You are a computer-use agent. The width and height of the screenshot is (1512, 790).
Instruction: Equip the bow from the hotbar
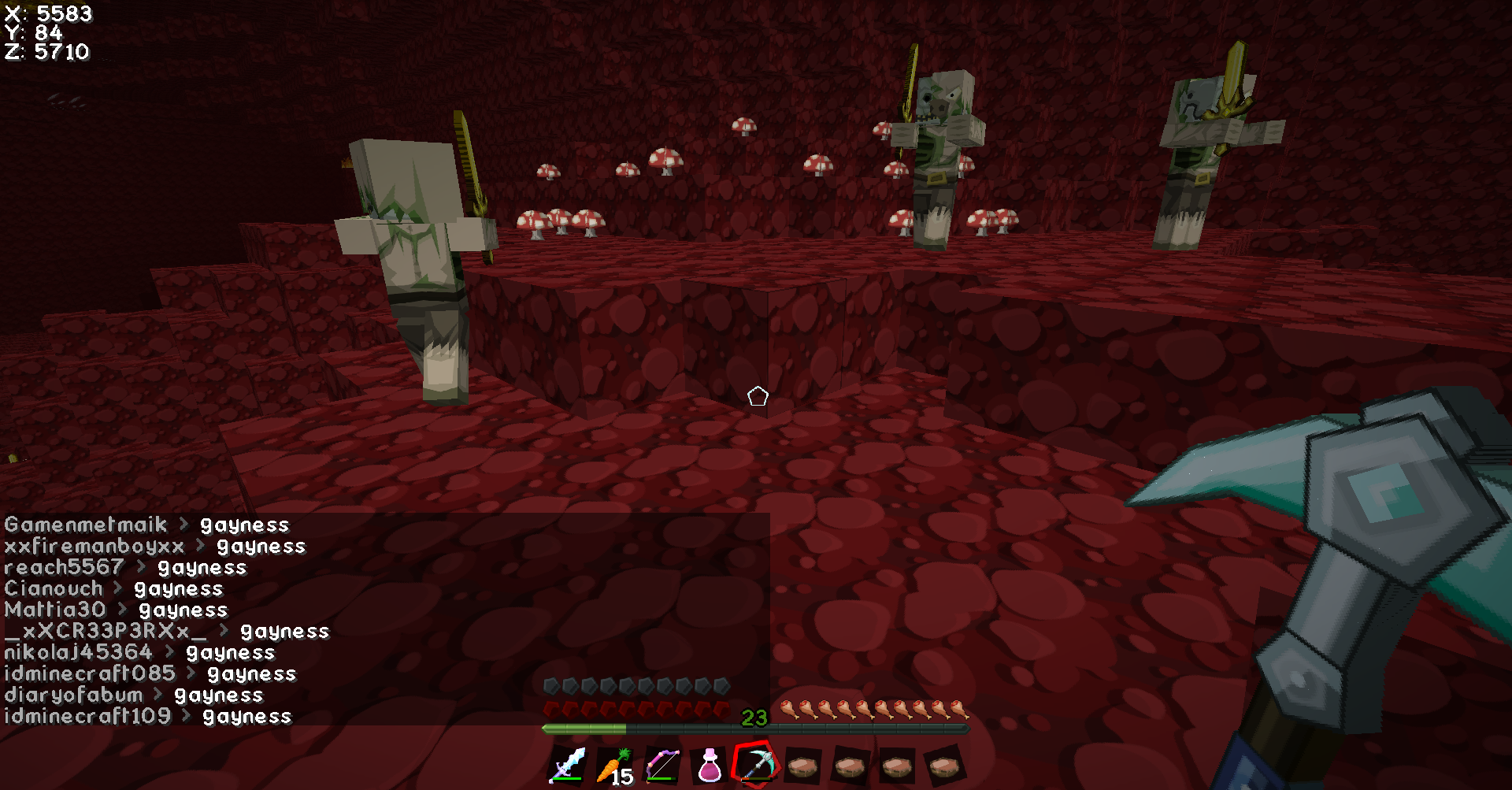click(x=662, y=765)
